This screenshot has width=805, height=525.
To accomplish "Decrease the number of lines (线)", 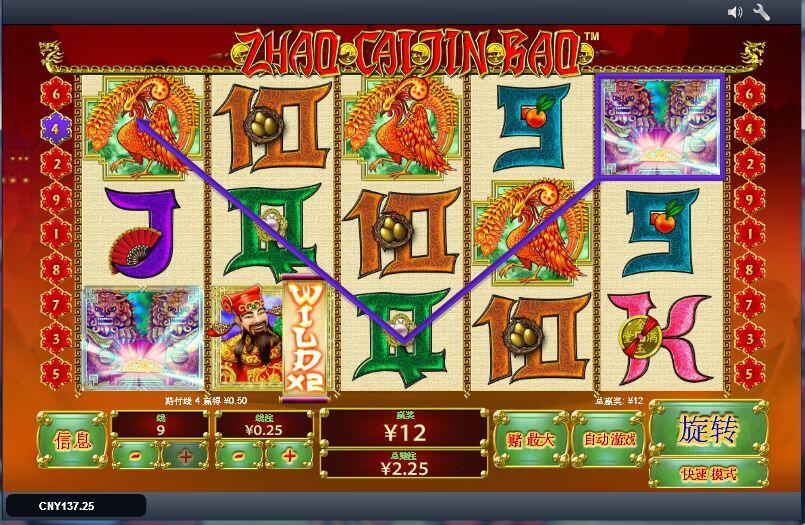I will point(133,455).
